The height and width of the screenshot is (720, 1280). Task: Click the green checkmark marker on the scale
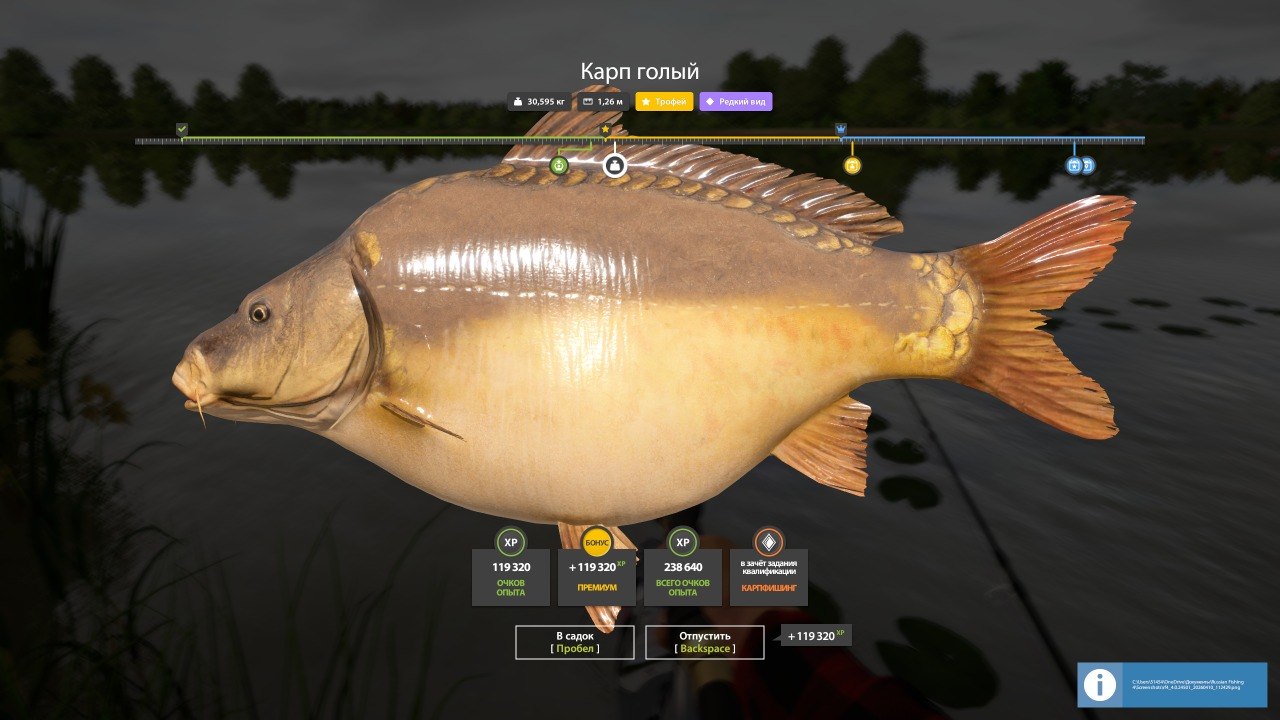[x=181, y=129]
